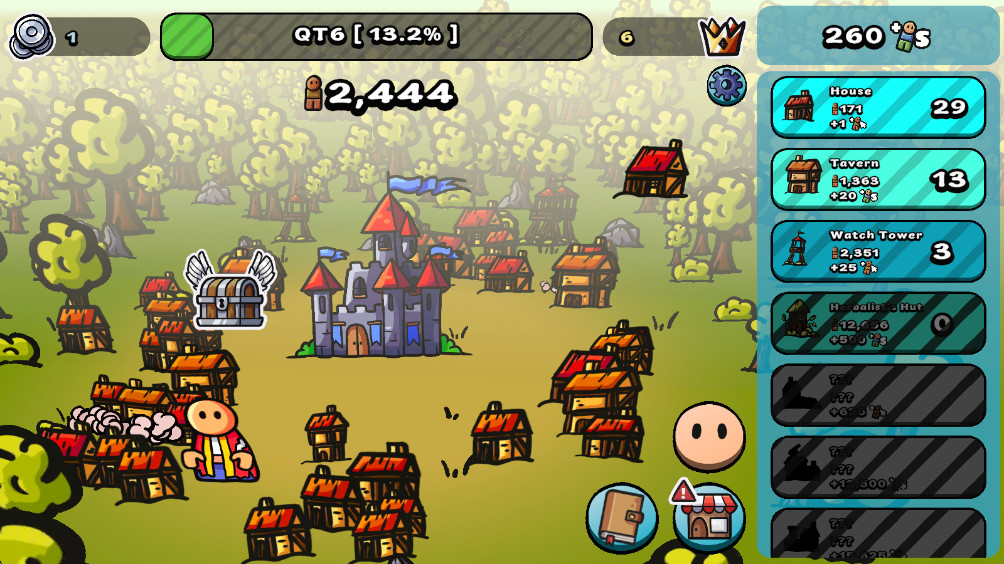Build a Watch Tower
Viewport: 1004px width, 564px height.
[877, 252]
